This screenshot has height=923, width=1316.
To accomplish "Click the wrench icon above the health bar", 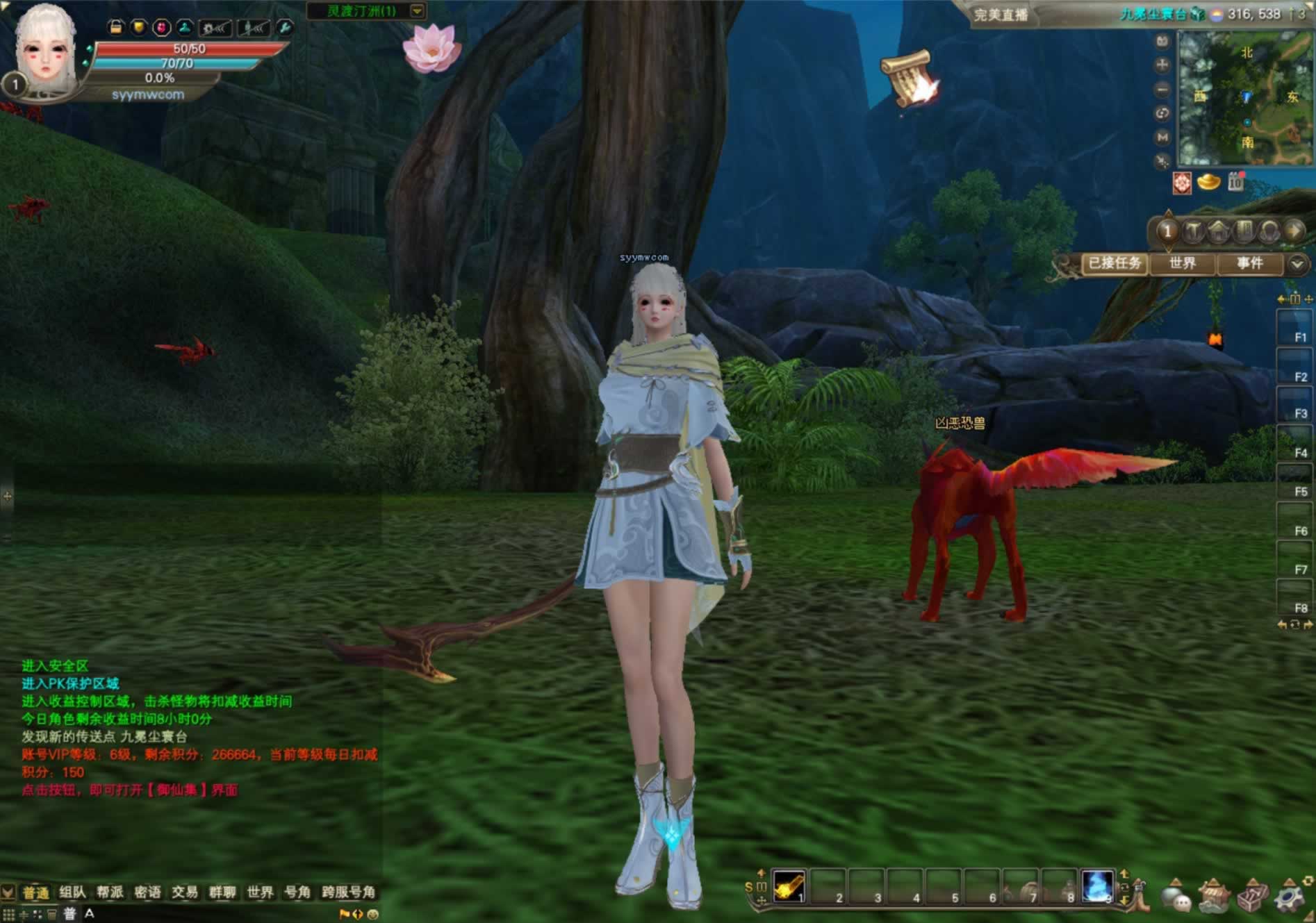I will click(x=284, y=28).
